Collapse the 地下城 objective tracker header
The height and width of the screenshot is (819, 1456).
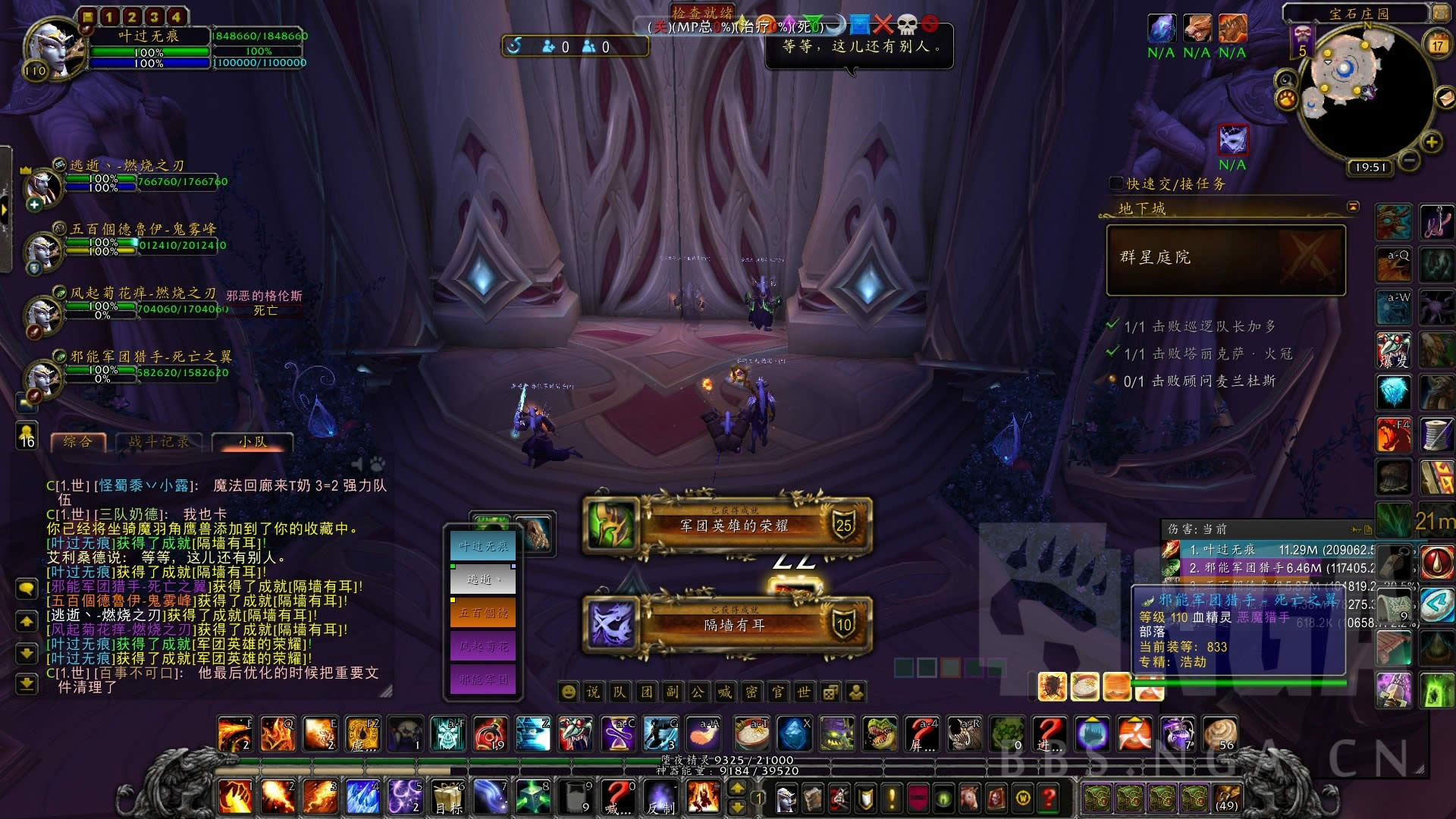click(x=1353, y=207)
